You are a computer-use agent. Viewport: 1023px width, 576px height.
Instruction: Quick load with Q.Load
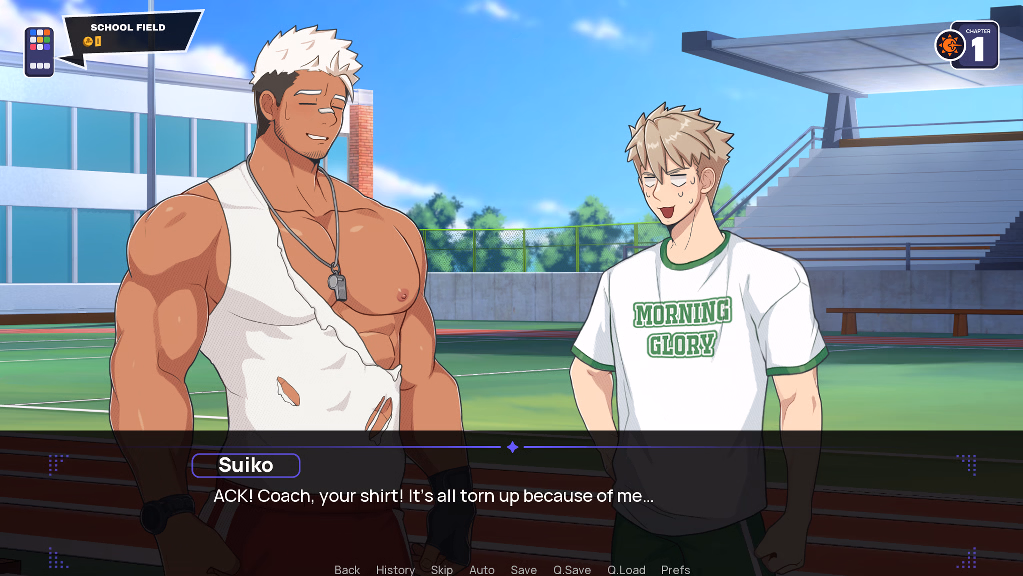[x=626, y=569]
